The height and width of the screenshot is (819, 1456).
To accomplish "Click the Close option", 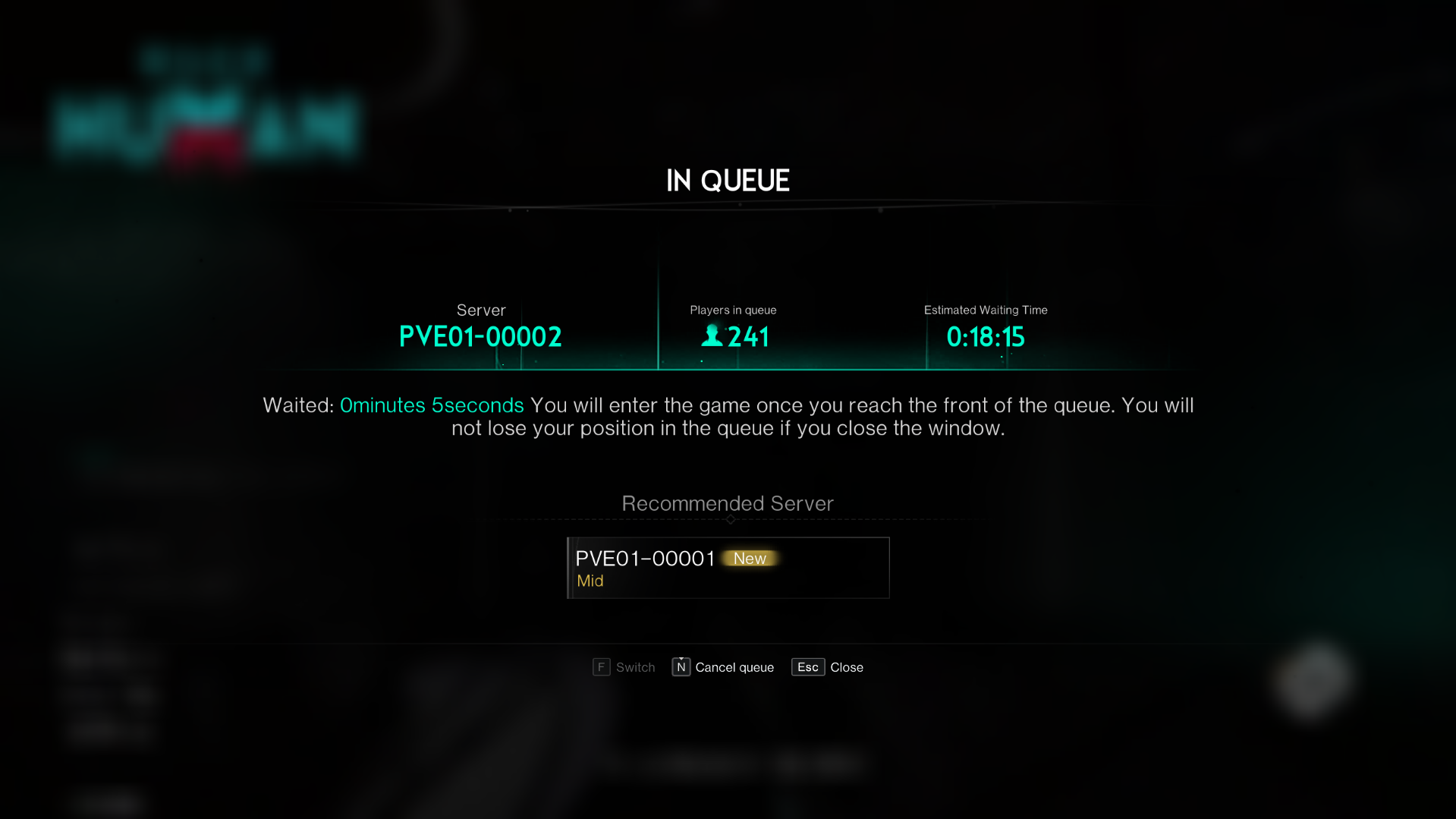I will 847,666.
